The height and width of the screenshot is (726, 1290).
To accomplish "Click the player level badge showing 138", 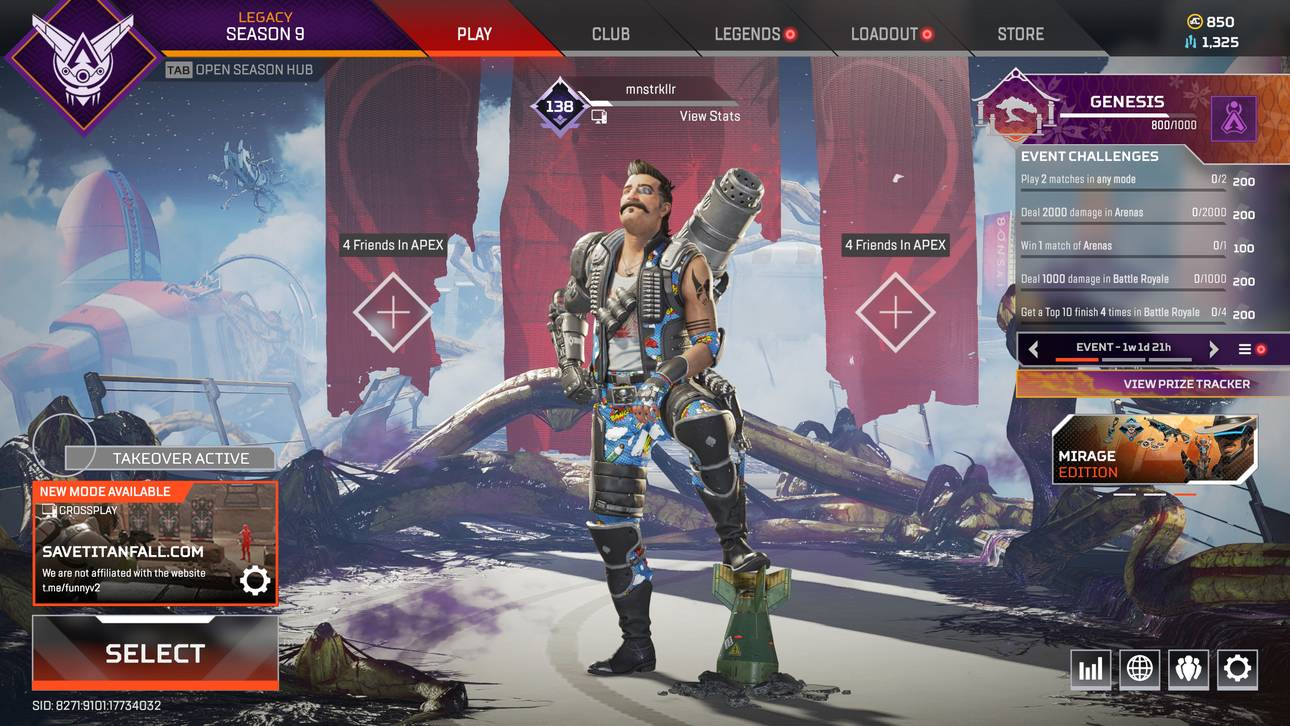I will [560, 104].
